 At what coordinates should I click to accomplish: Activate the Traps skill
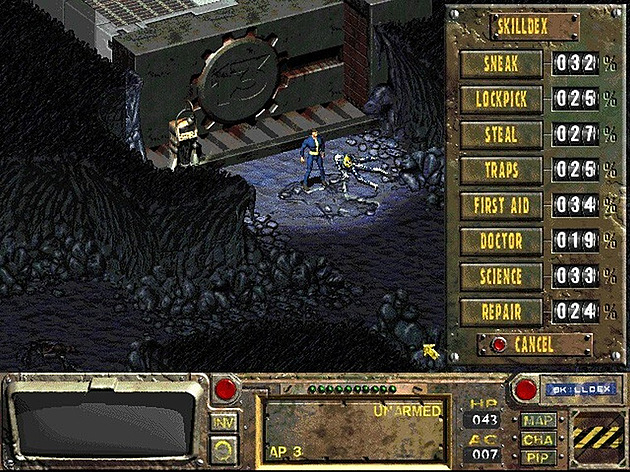[501, 169]
